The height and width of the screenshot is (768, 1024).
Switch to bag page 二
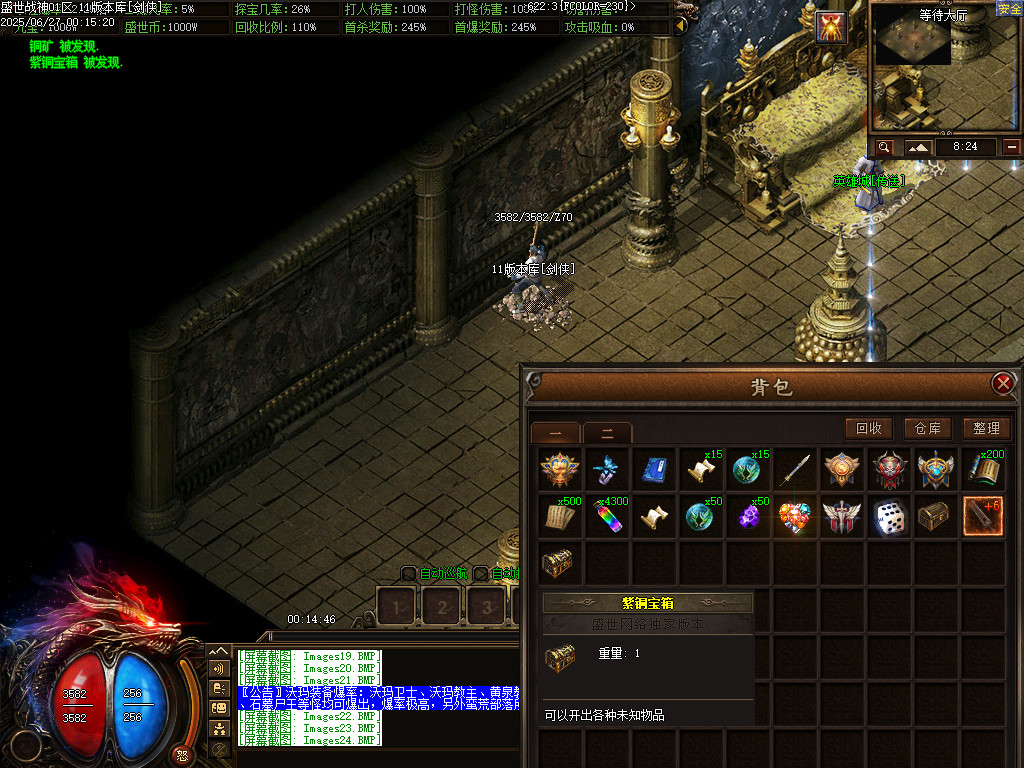pos(607,433)
